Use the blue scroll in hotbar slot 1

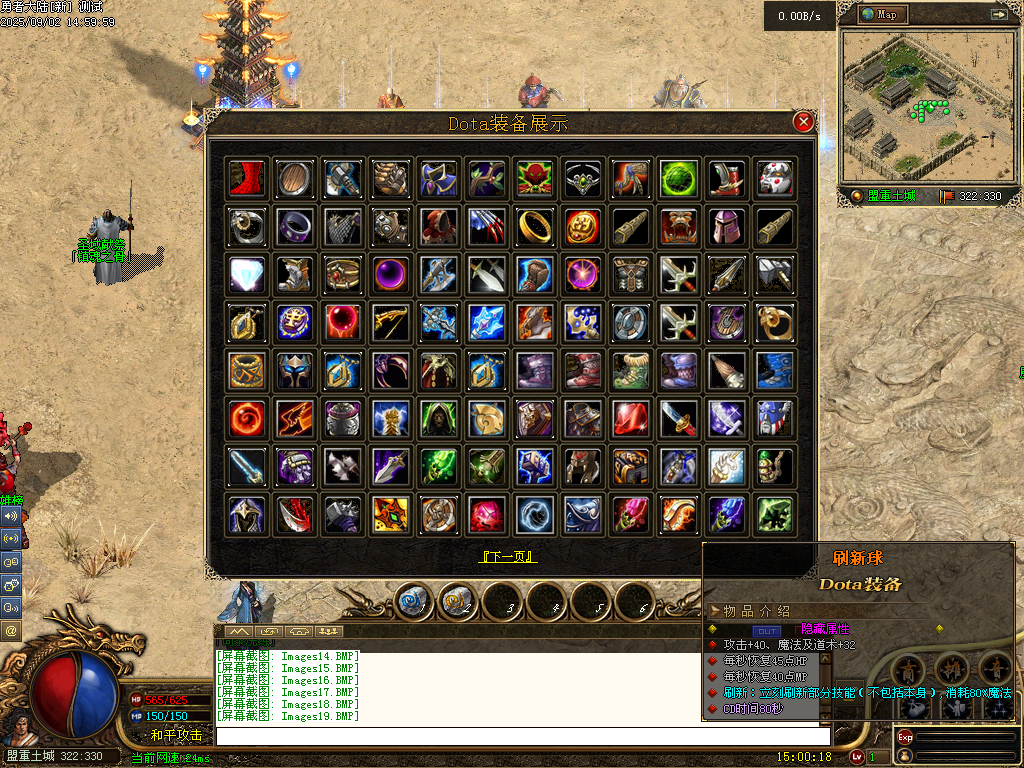[x=413, y=601]
